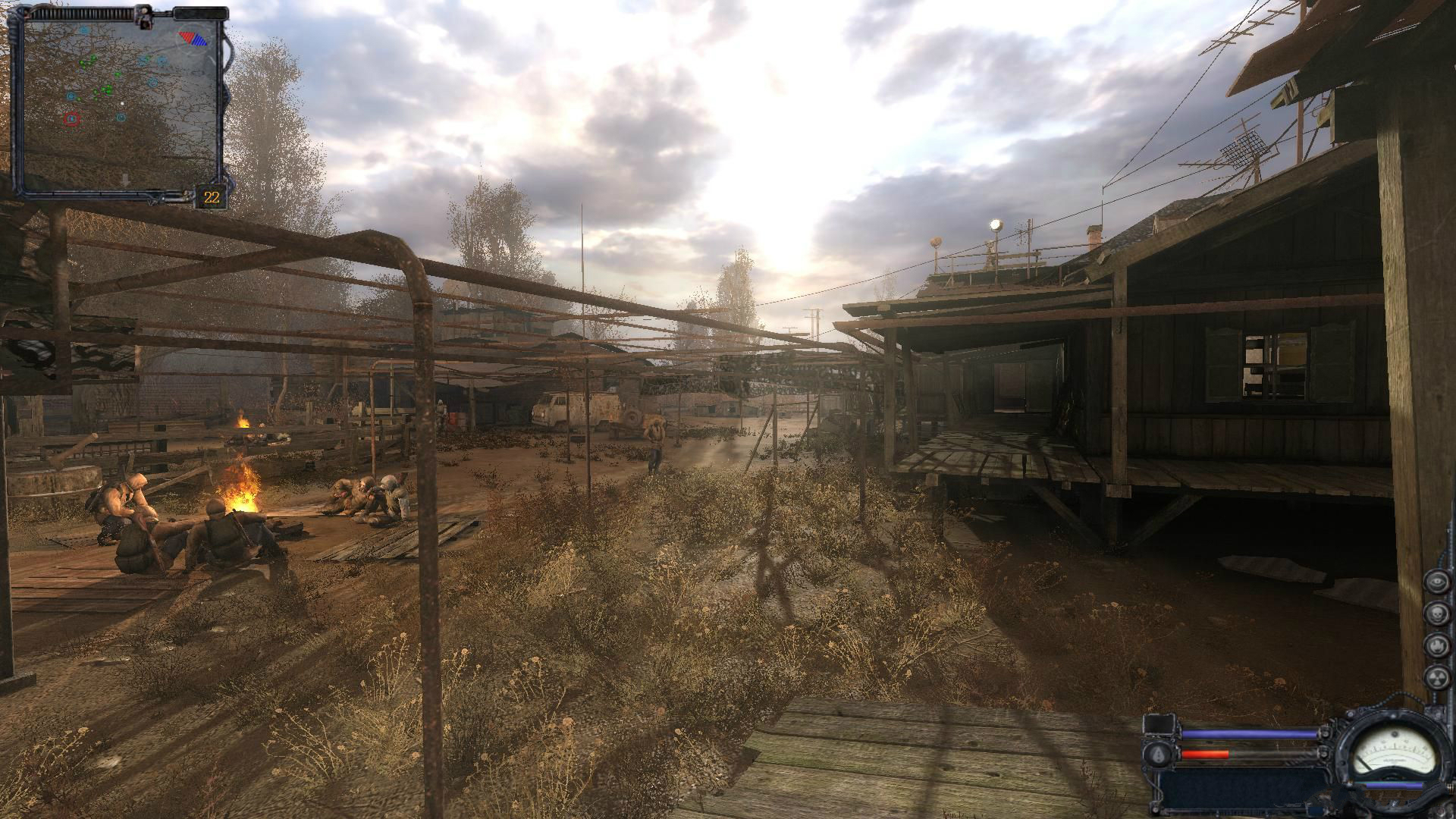Click the red and blue minimap compass
The height and width of the screenshot is (819, 1456).
tap(193, 38)
